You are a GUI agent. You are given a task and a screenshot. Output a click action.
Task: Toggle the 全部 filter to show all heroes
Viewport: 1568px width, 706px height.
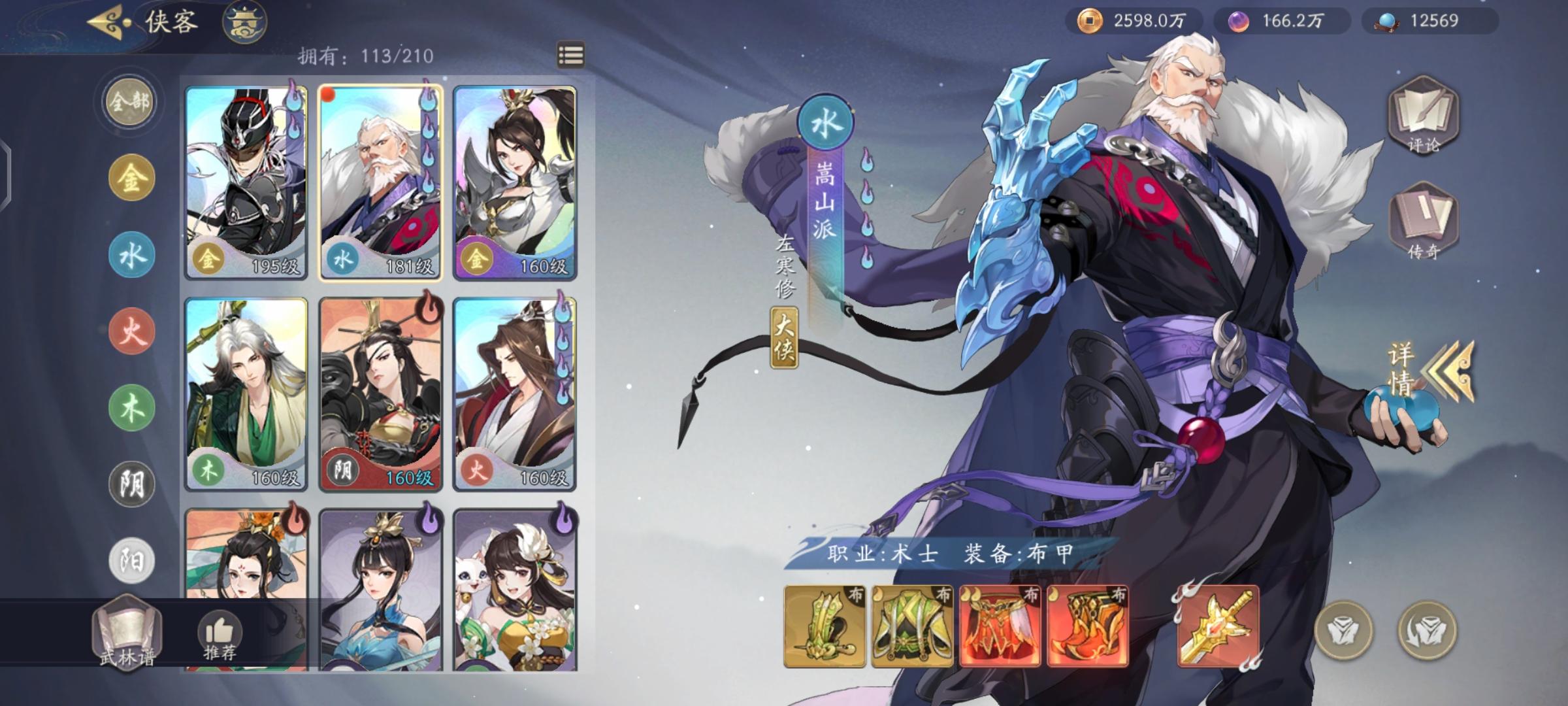(129, 101)
